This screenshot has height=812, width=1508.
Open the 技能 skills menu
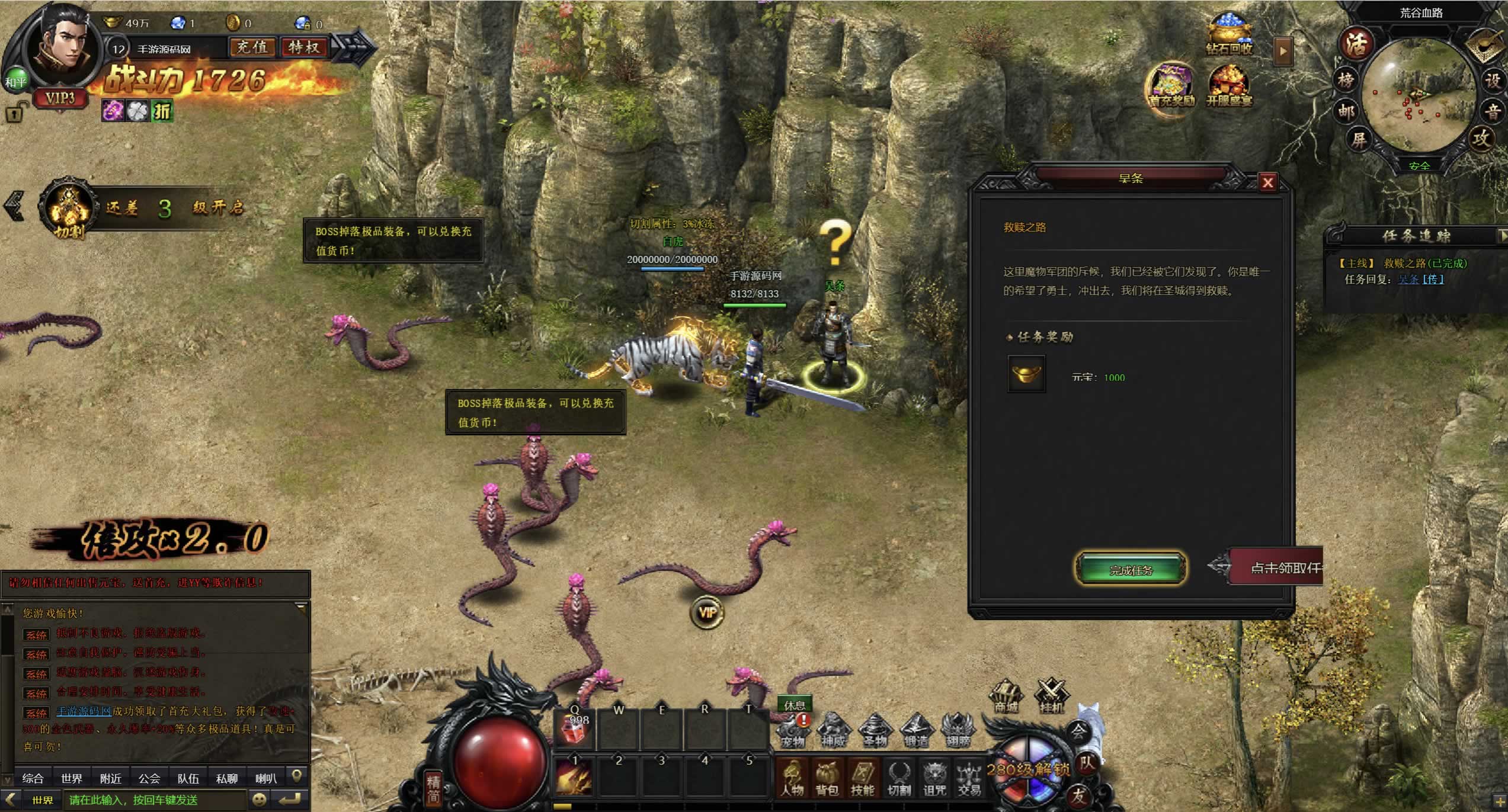tap(862, 778)
